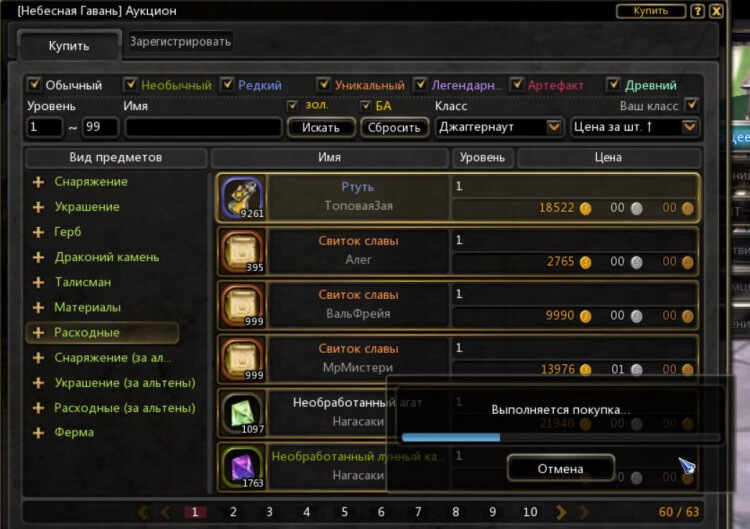Reset filters with Сбросить
The height and width of the screenshot is (529, 750).
(x=394, y=128)
